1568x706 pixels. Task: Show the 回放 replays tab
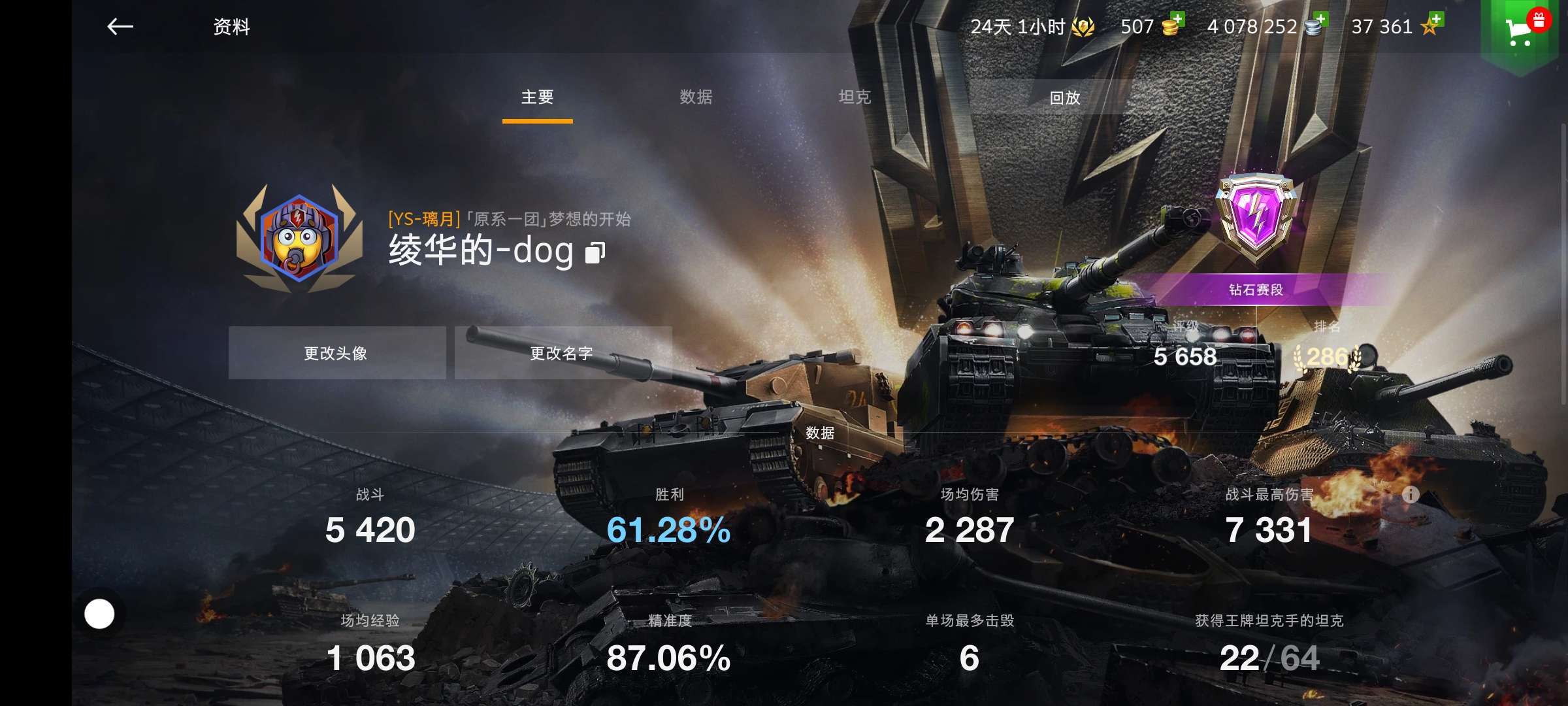tap(1064, 98)
